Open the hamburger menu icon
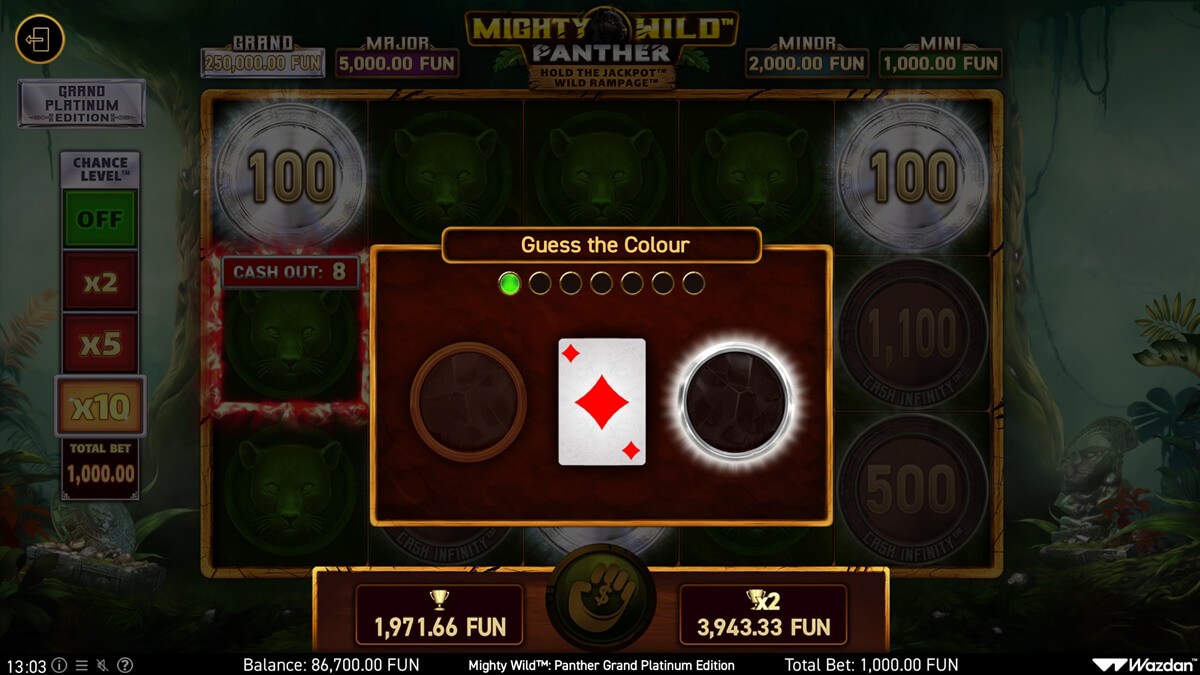Screen dimensions: 1200x675 pyautogui.click(x=81, y=665)
